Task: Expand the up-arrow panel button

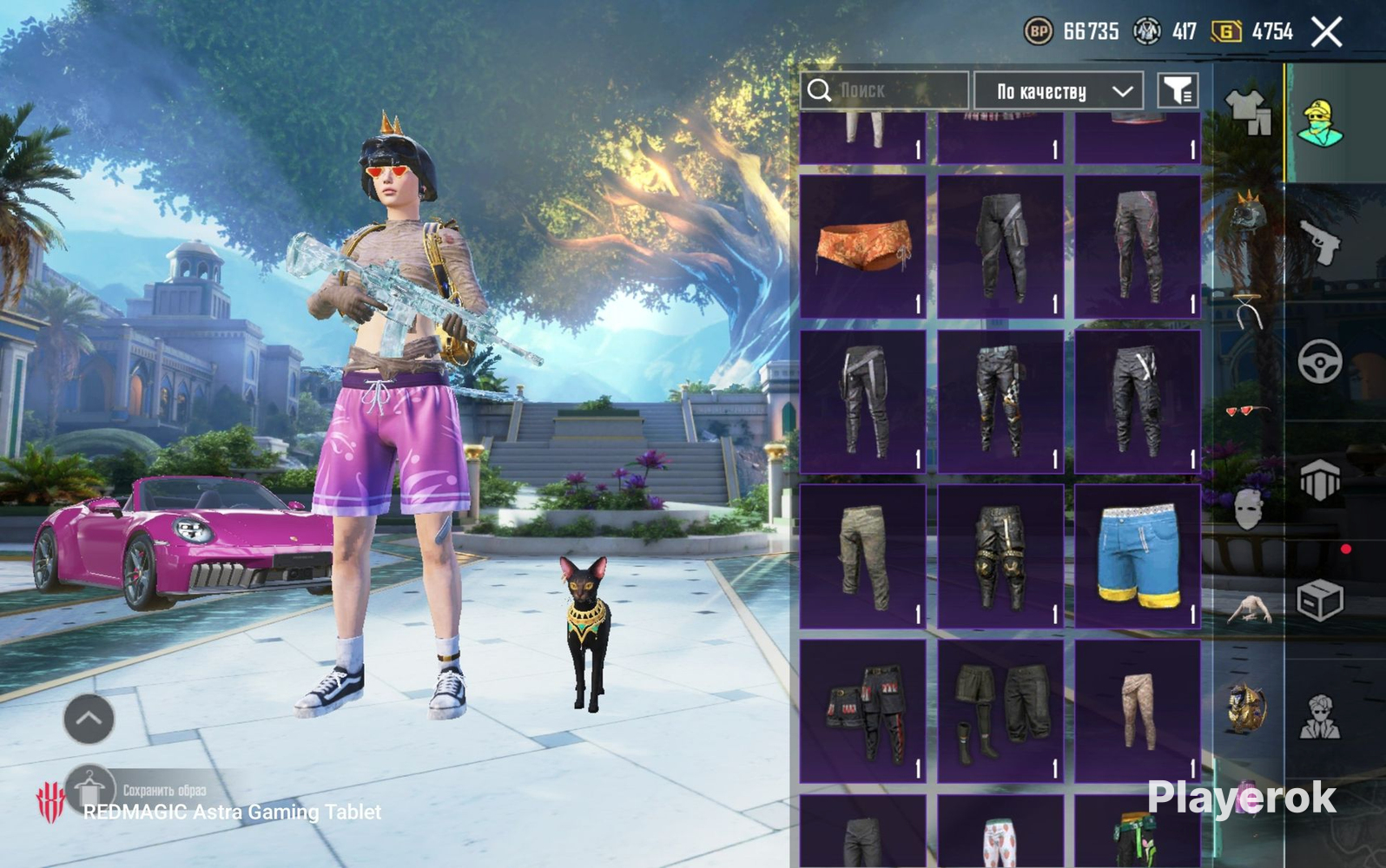Action: click(89, 719)
